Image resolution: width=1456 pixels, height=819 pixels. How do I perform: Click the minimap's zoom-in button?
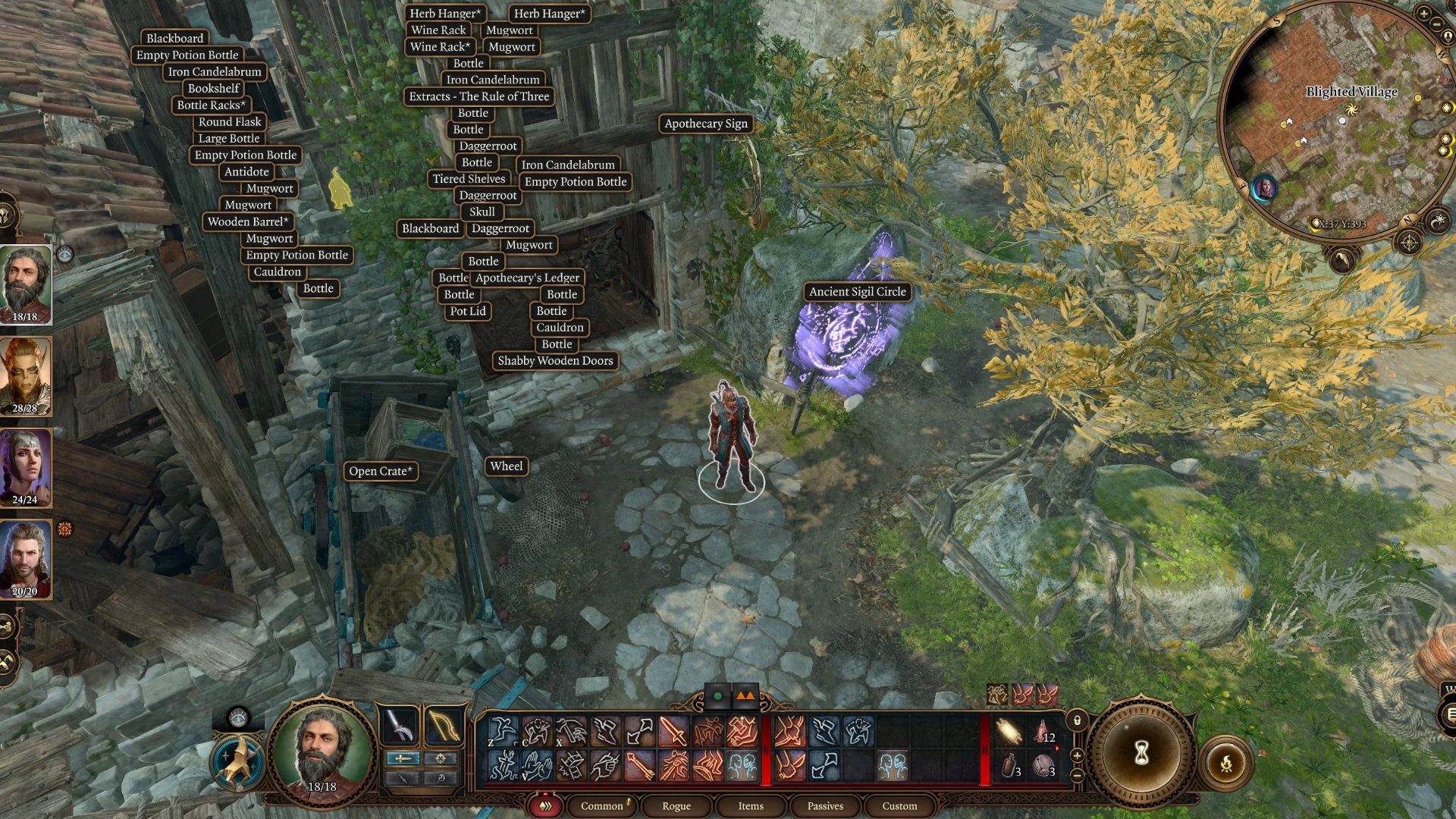point(1423,13)
